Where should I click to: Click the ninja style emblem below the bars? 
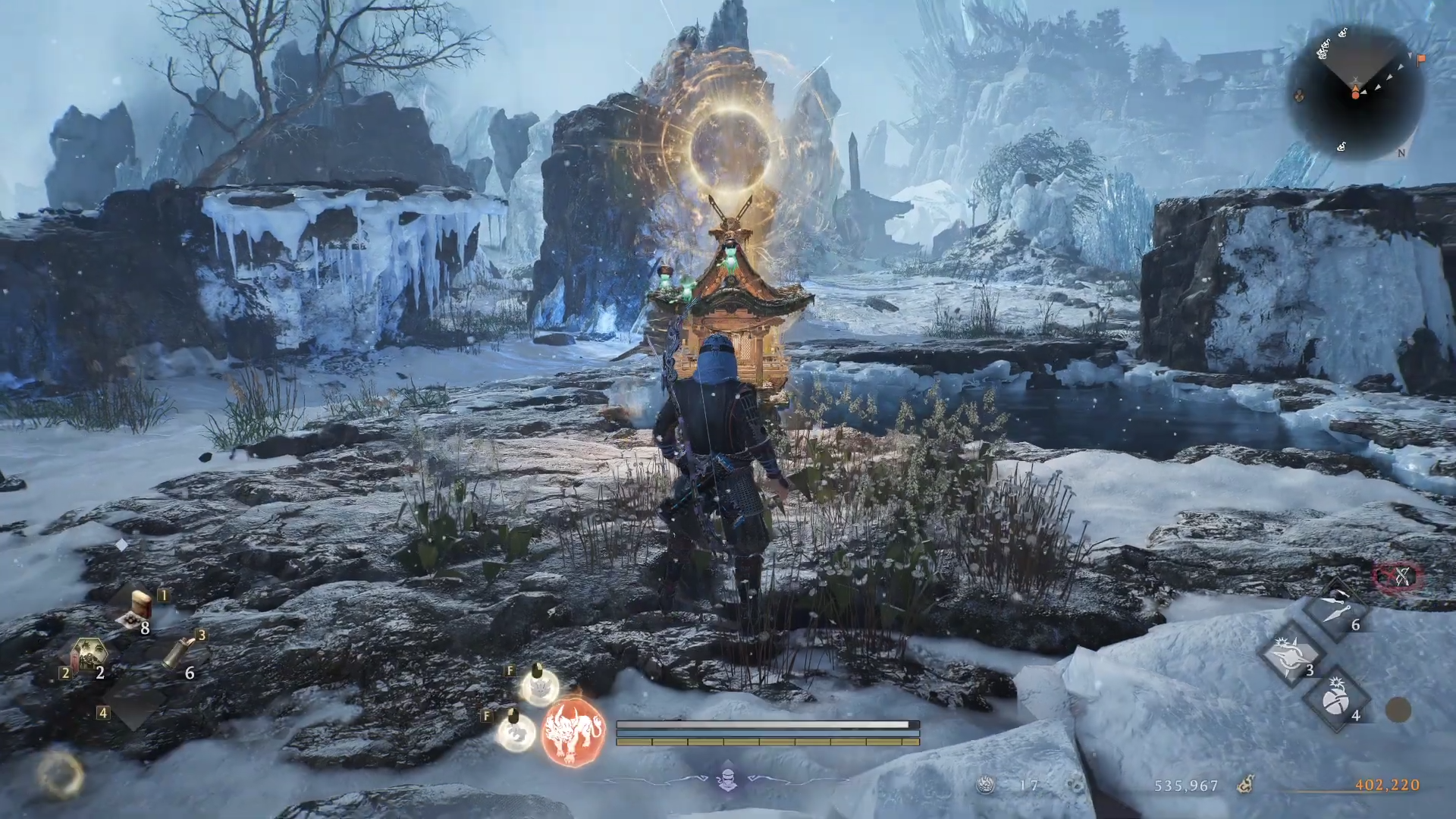[727, 779]
